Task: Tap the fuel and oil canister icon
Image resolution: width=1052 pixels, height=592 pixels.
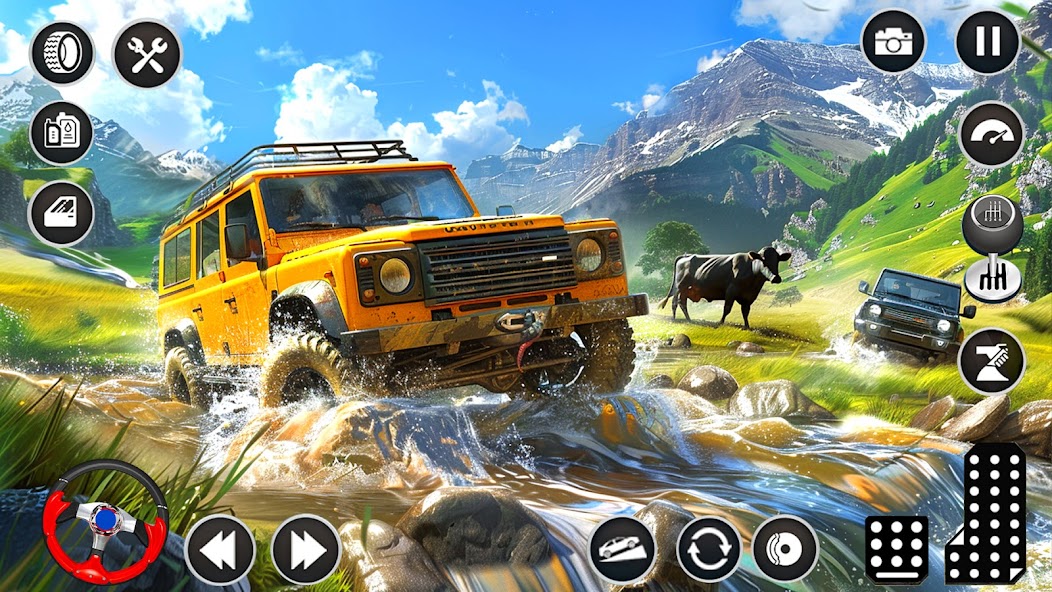Action: pyautogui.click(x=62, y=133)
